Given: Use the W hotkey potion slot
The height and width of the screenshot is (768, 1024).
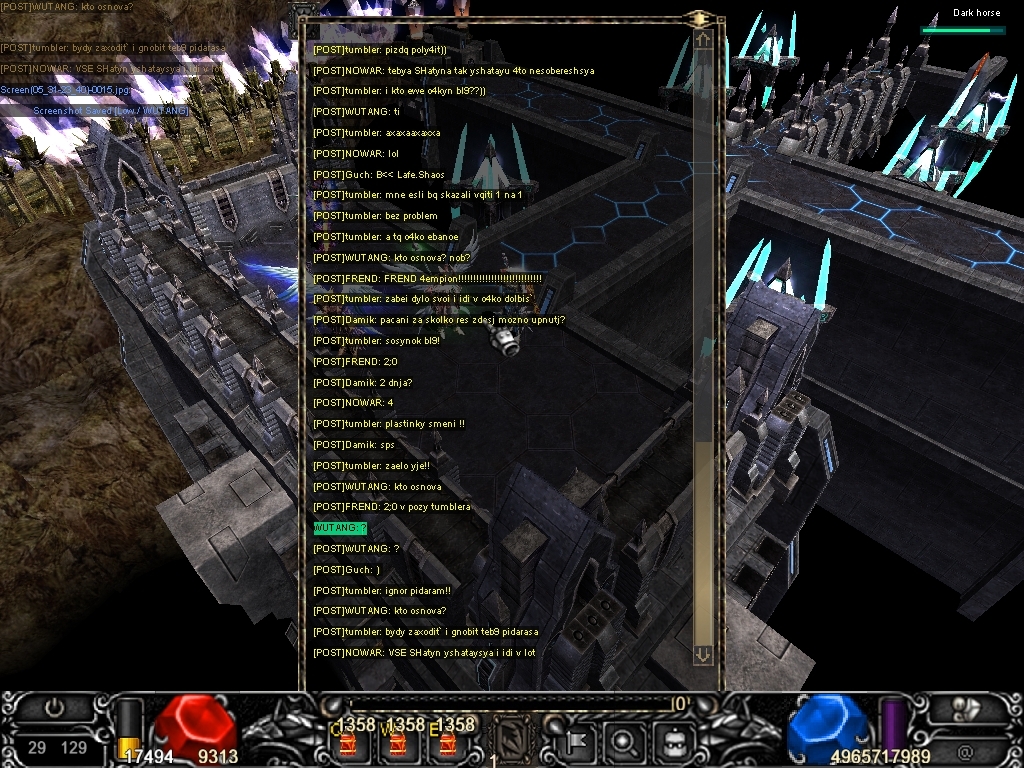Looking at the screenshot, I should click(397, 743).
